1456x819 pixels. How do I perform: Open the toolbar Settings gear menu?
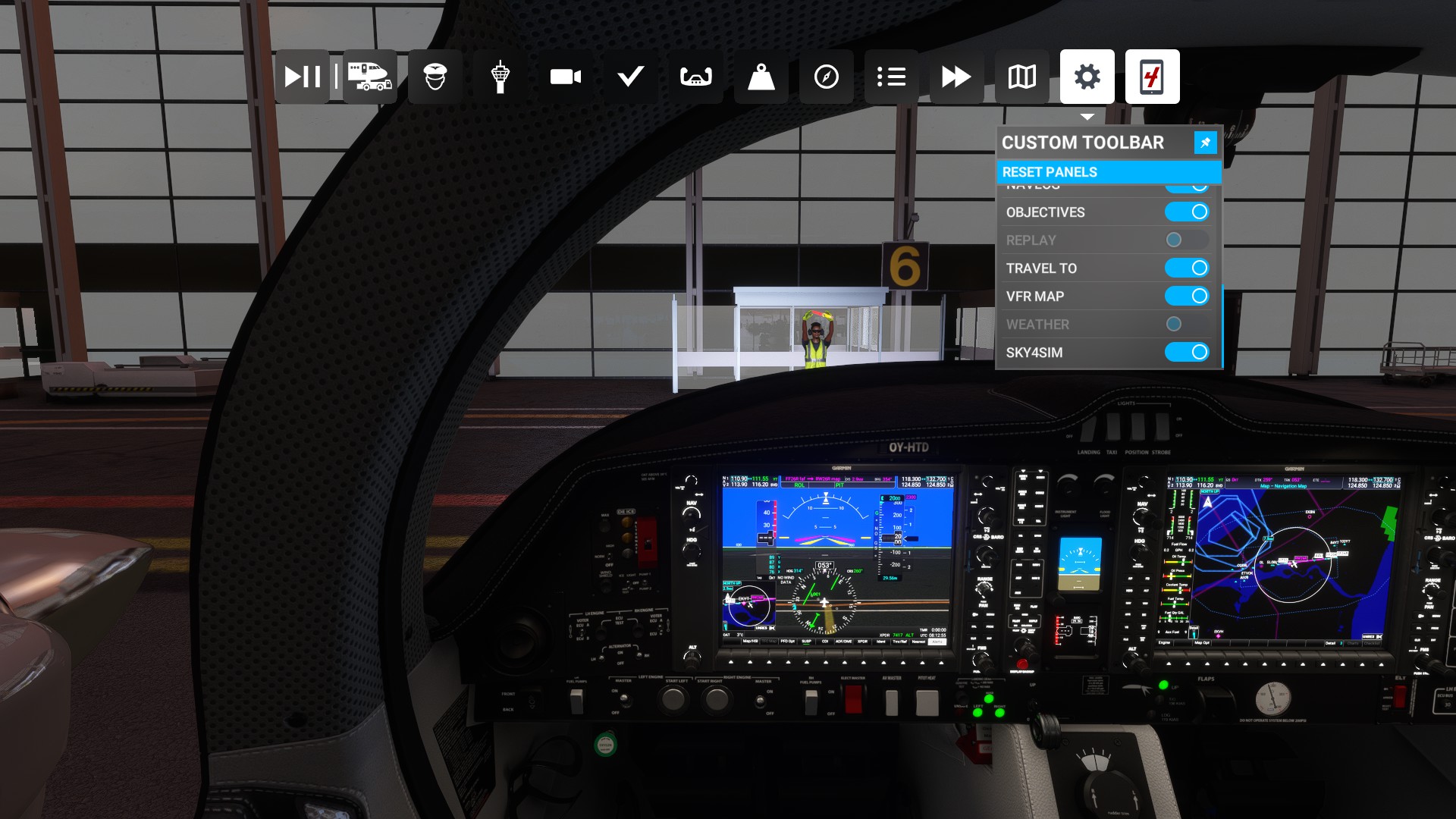[x=1087, y=76]
